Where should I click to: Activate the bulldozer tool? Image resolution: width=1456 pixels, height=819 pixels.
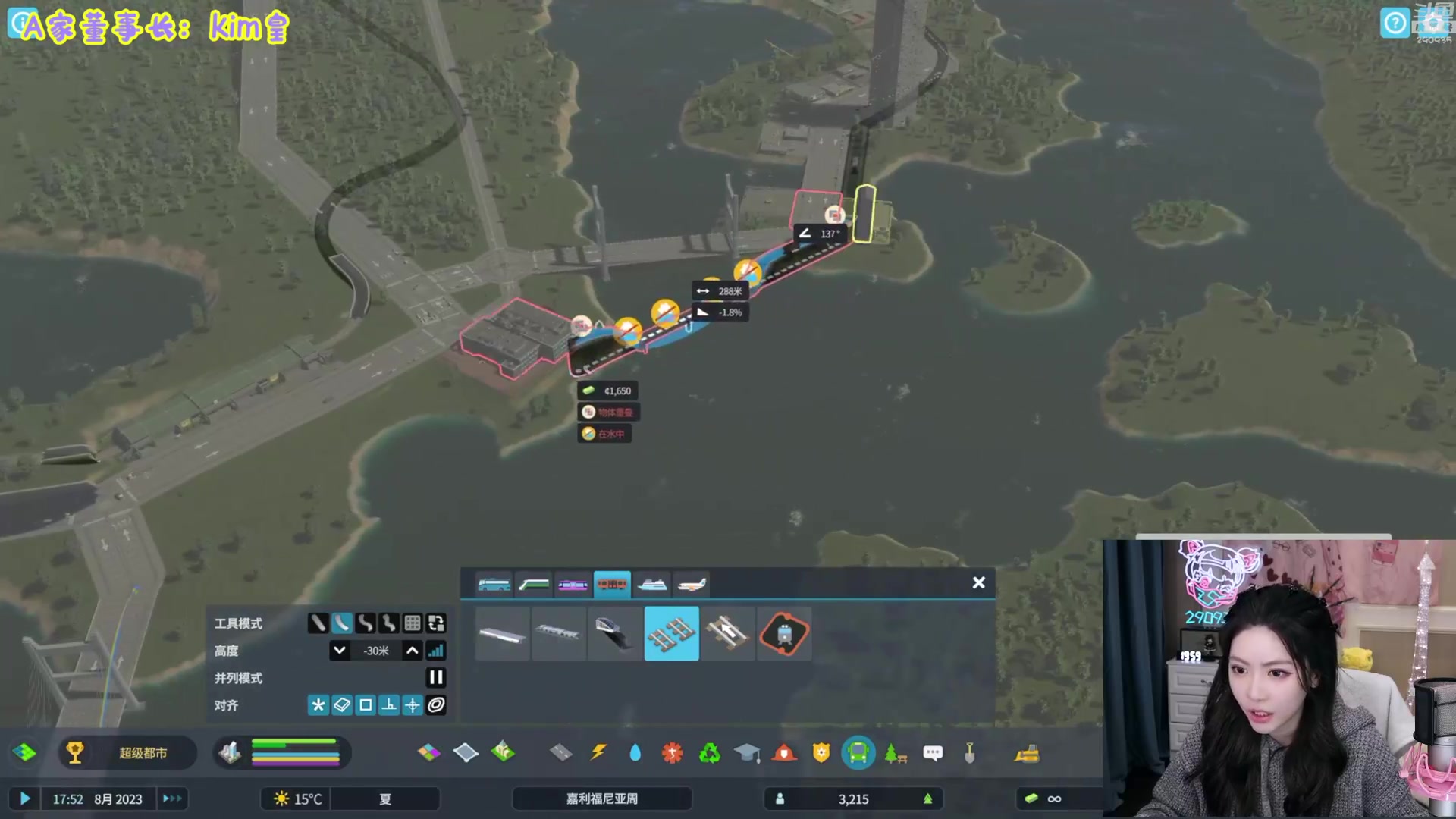pos(1027,753)
